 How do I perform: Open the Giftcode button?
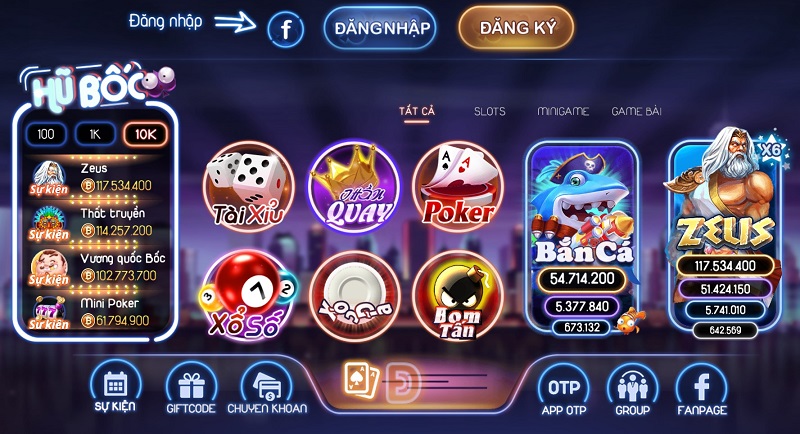[x=191, y=388]
